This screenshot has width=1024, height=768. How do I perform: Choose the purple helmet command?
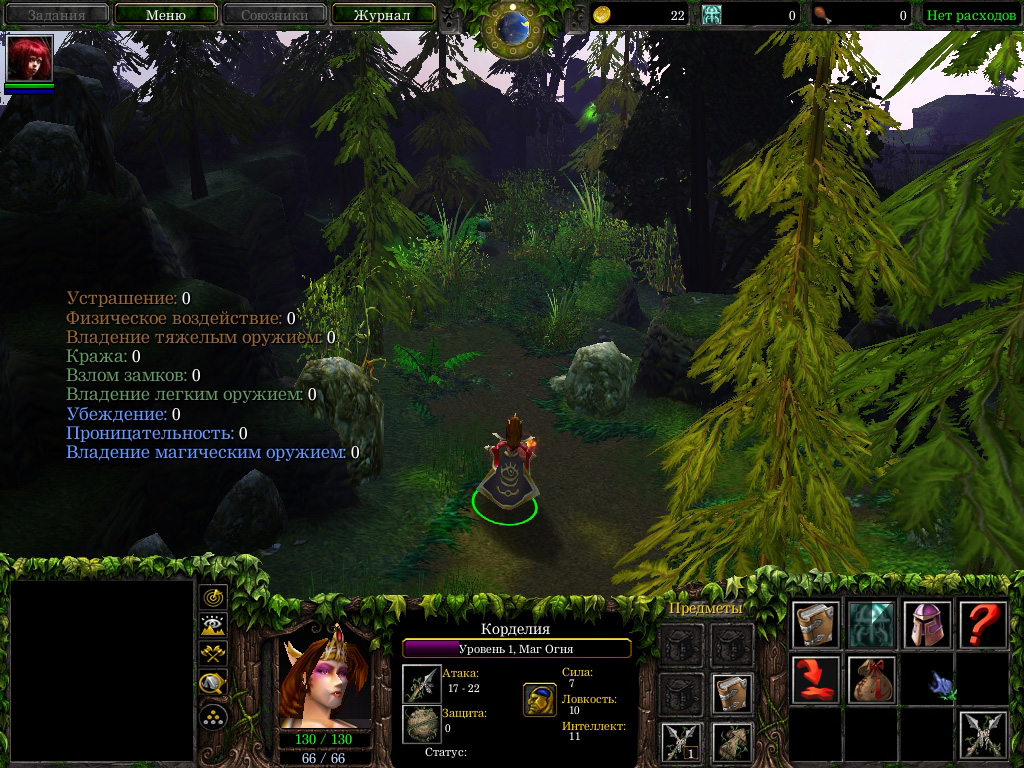point(926,625)
